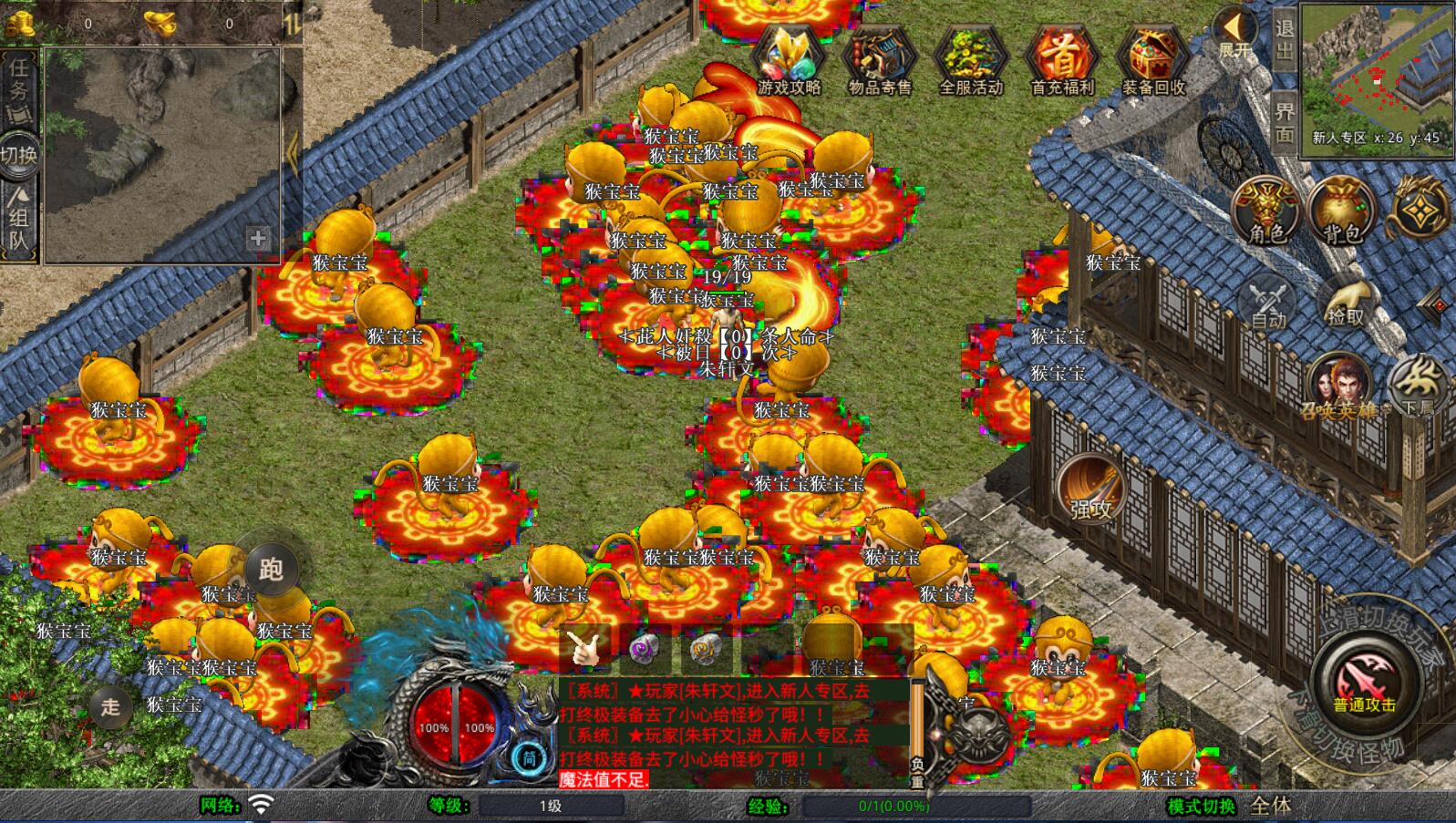Use the 强攻 strong attack skill
The height and width of the screenshot is (823, 1456).
point(1091,489)
